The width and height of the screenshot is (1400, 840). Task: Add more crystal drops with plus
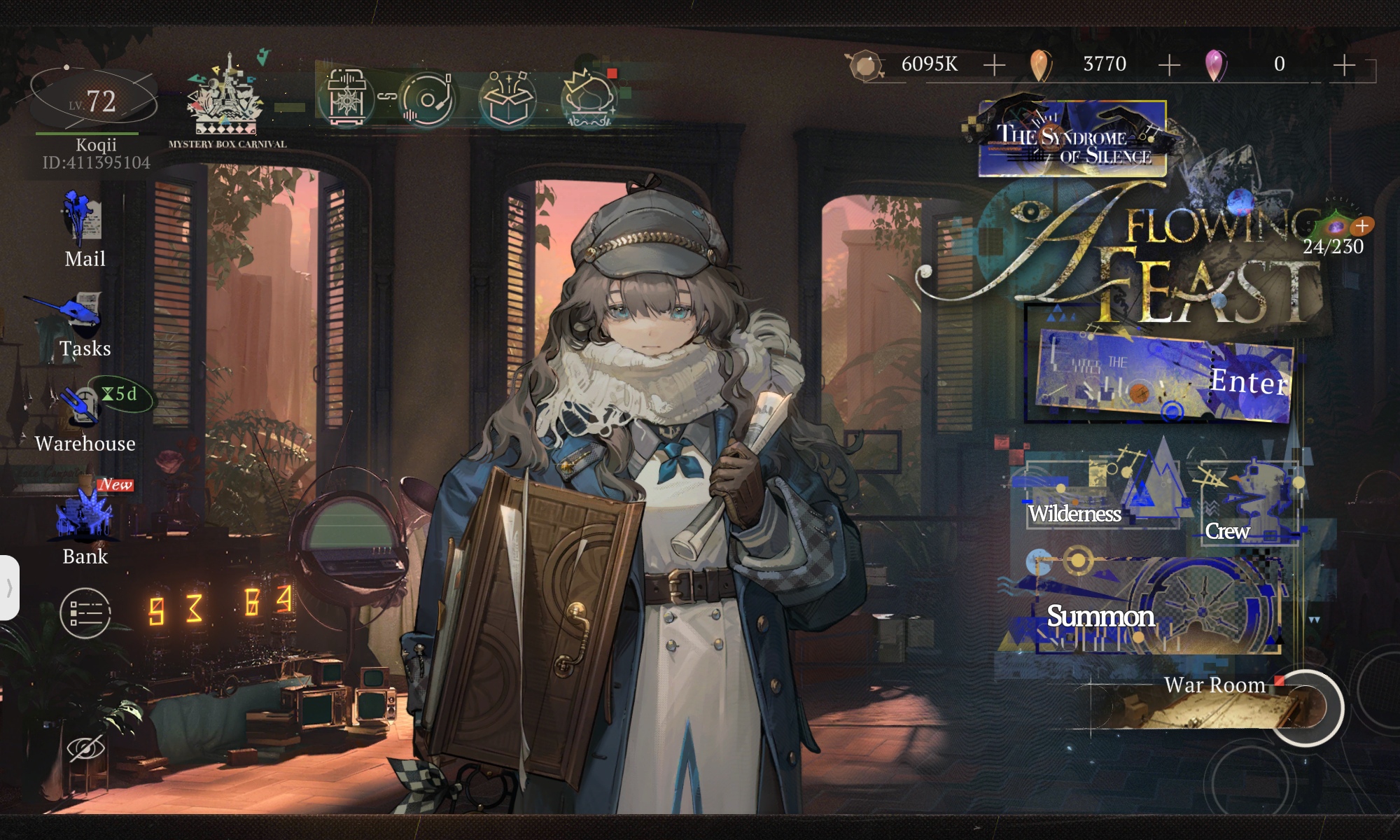point(1344,65)
